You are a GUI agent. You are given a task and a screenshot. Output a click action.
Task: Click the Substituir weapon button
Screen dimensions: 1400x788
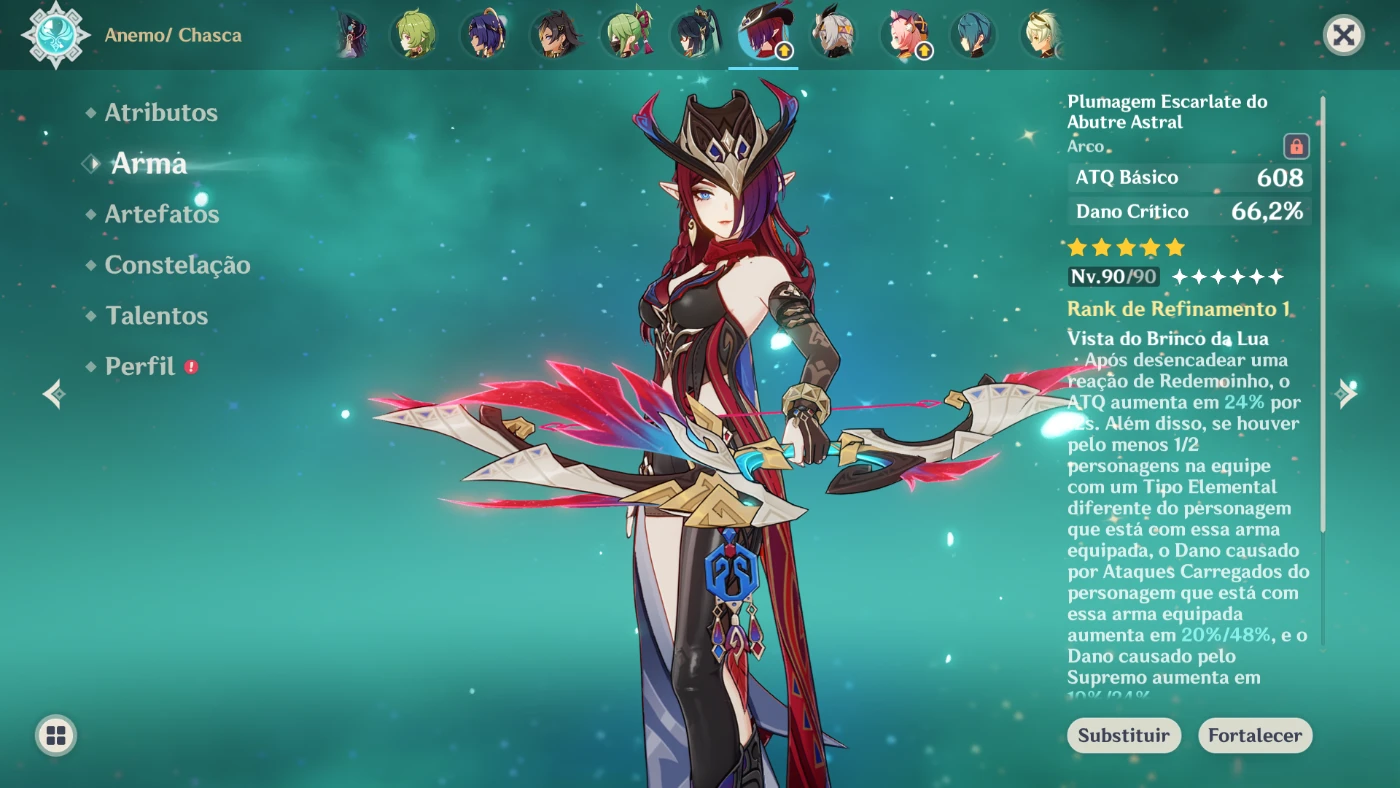pos(1123,735)
